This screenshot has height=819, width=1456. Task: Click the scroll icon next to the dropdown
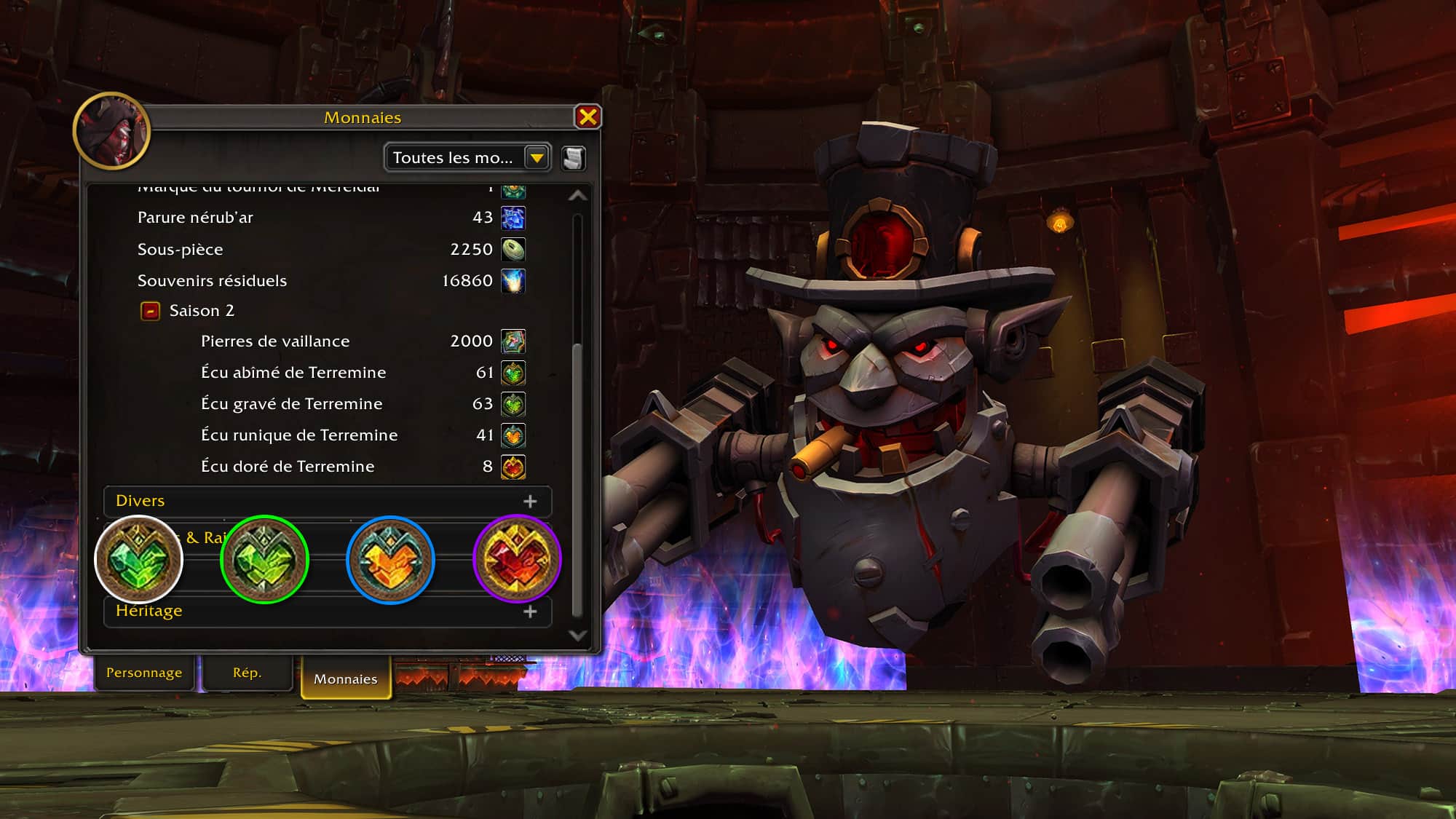[574, 159]
